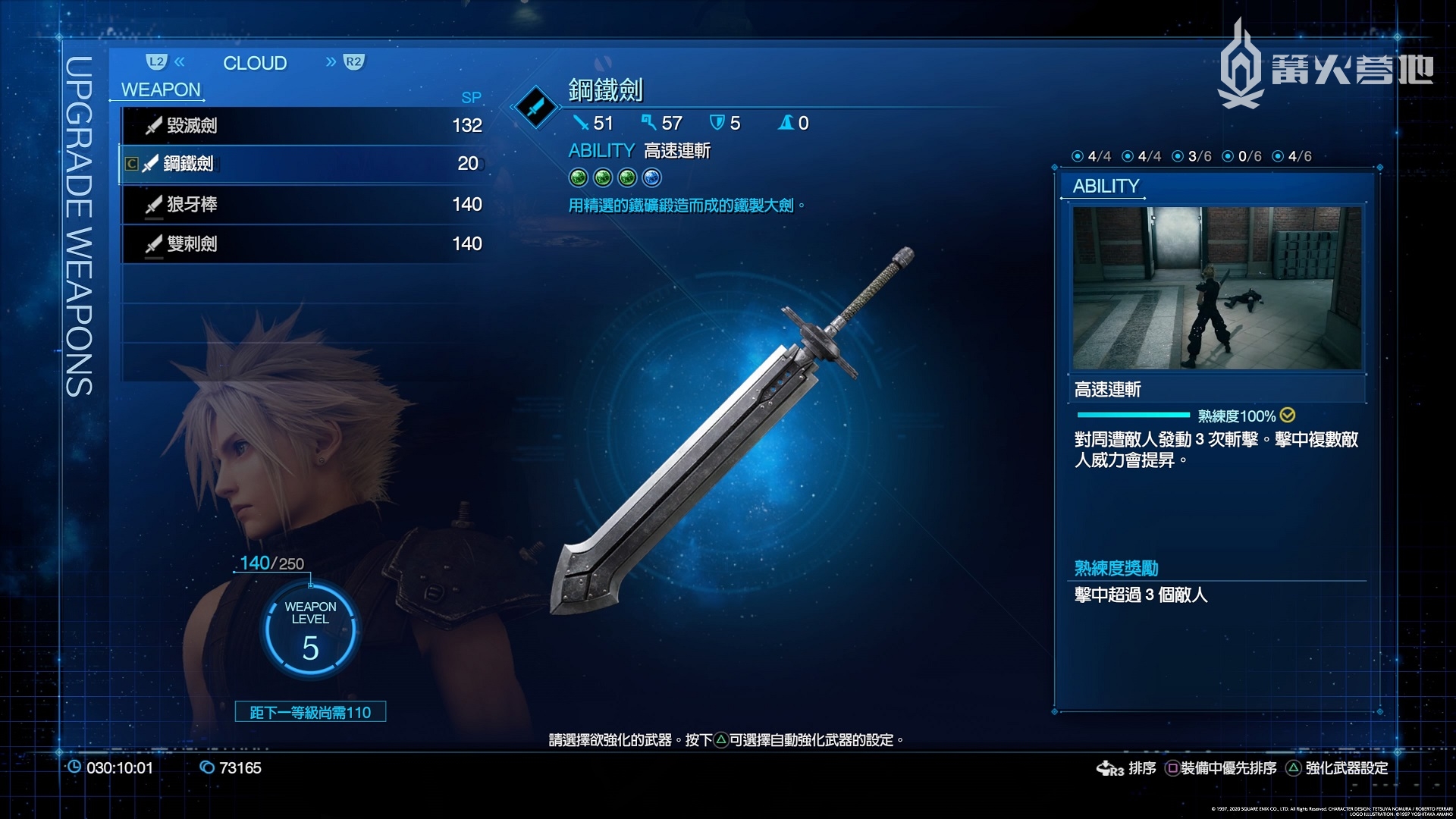
Task: Select the blue materia slot orb
Action: tap(651, 177)
